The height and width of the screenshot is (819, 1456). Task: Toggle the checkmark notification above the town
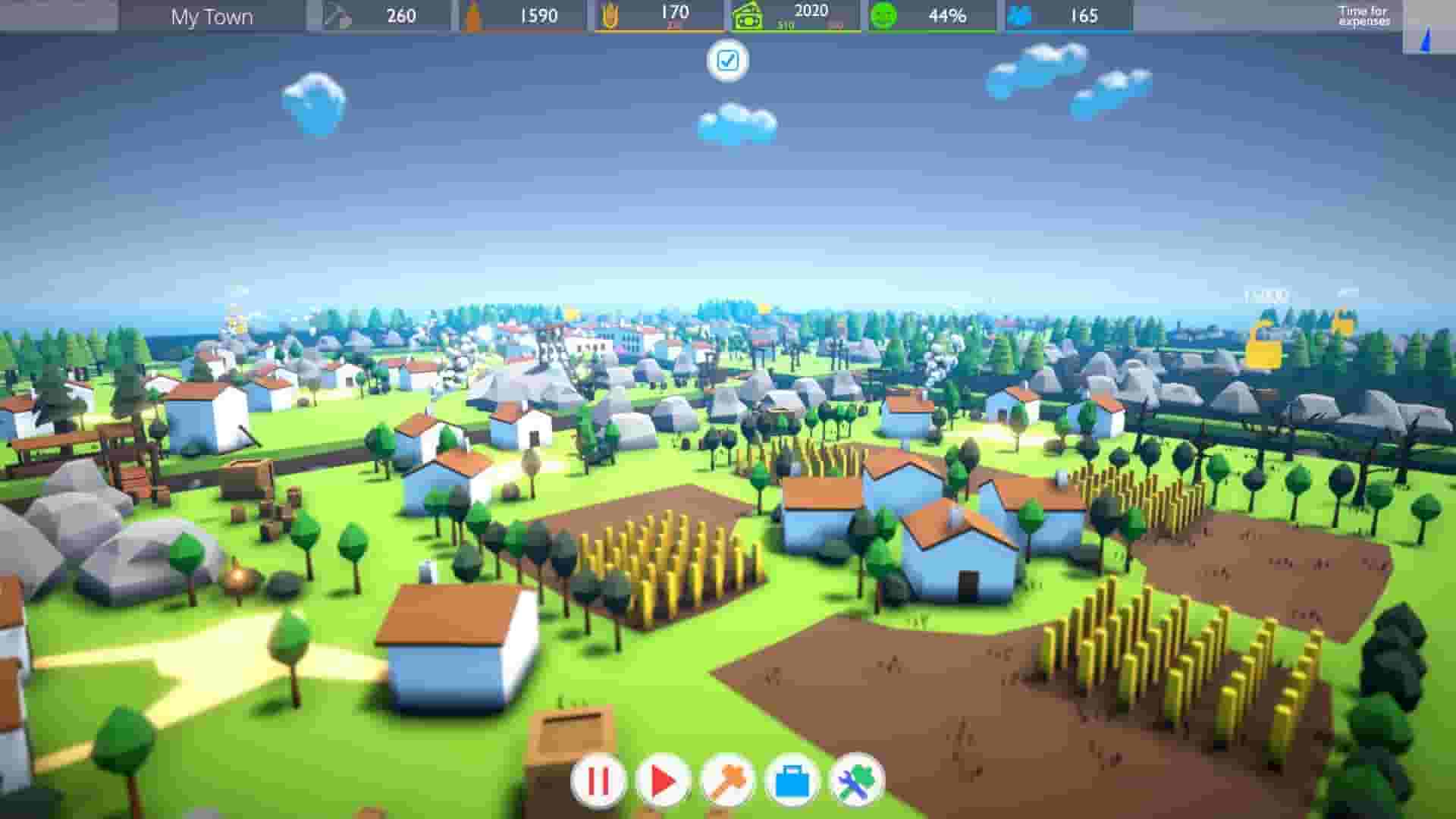click(729, 61)
